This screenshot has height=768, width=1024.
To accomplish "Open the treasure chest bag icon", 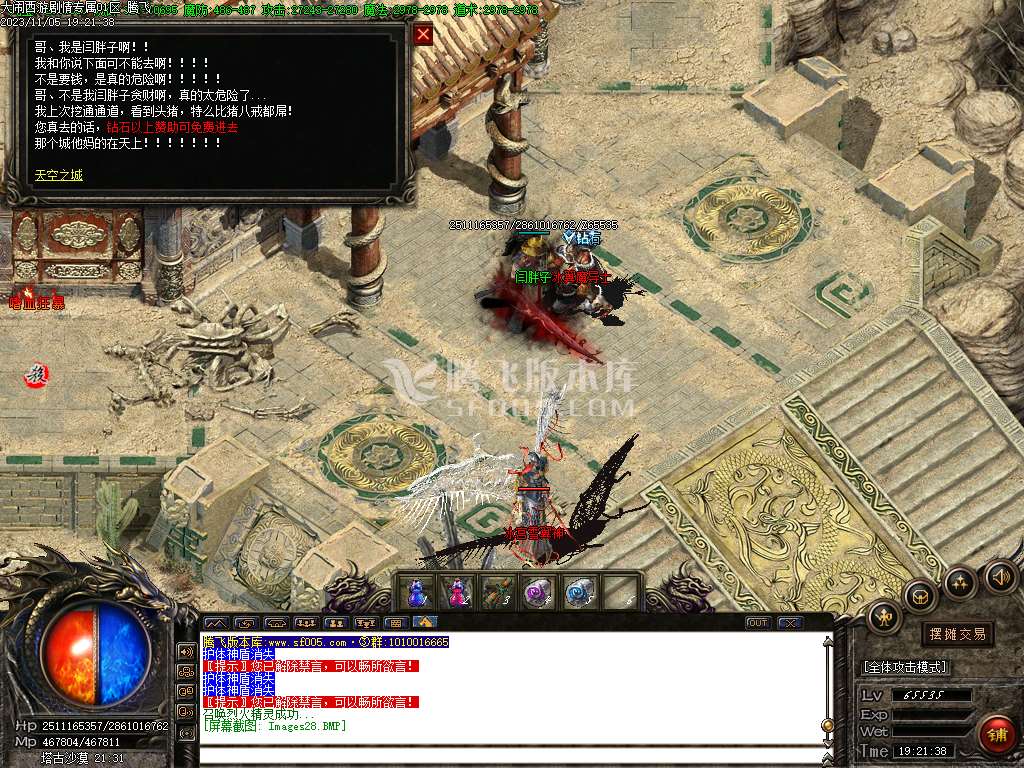I will pyautogui.click(x=920, y=597).
